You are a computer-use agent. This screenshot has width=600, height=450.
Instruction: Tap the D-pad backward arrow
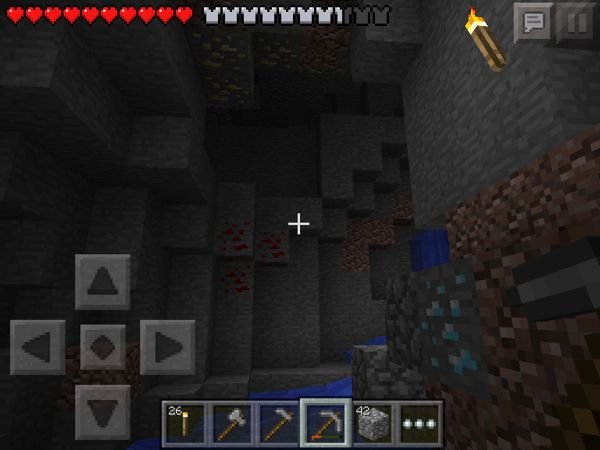(x=102, y=410)
